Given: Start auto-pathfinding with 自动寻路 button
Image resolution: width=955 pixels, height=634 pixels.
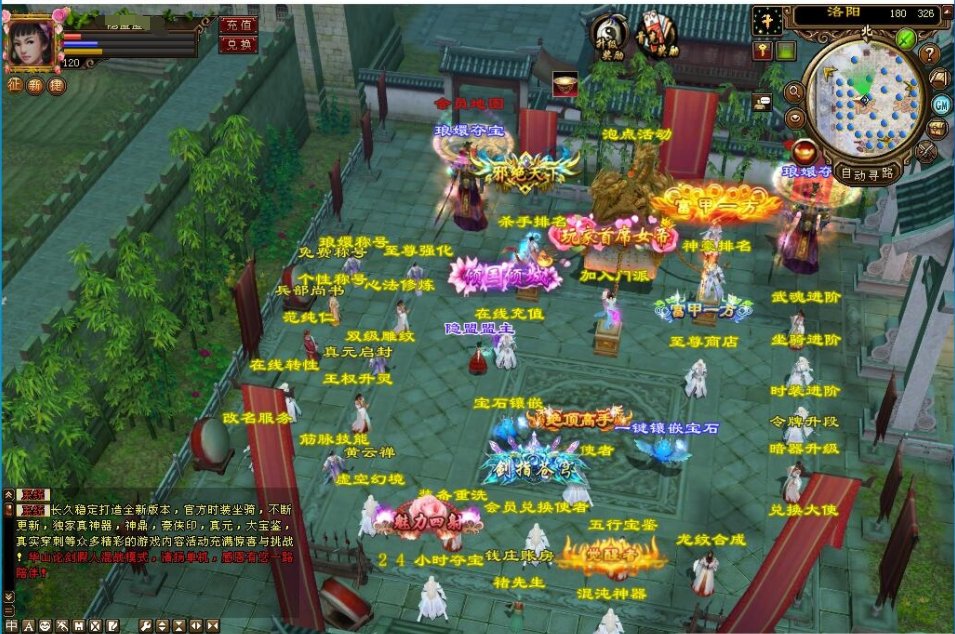Looking at the screenshot, I should coord(868,173).
